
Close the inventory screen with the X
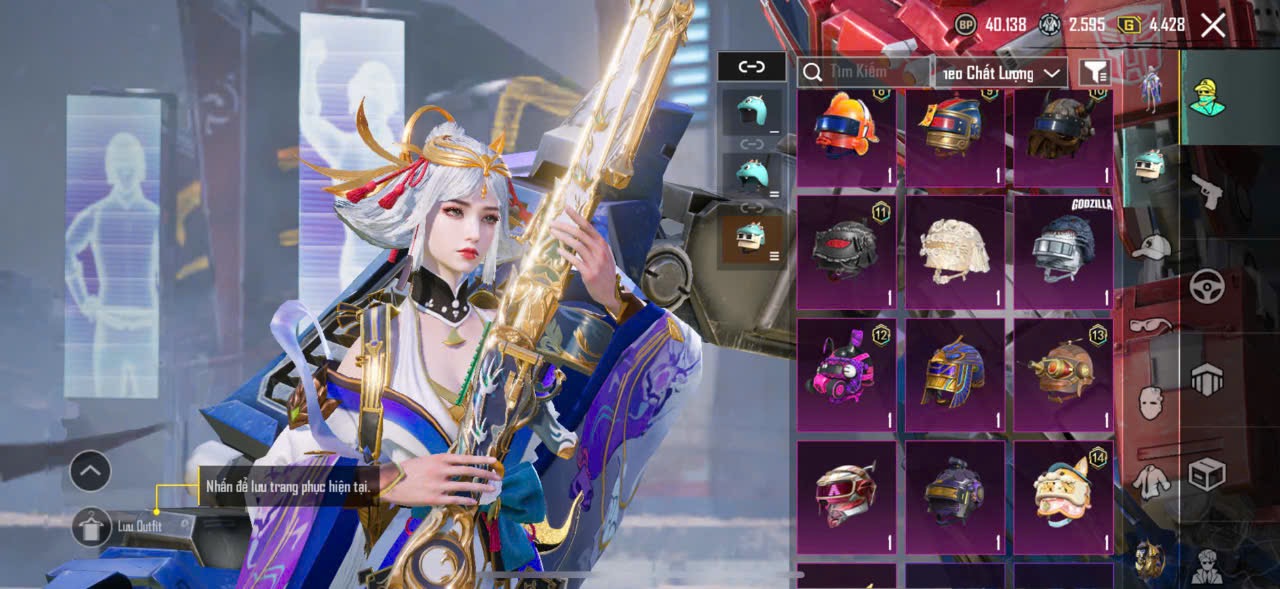pyautogui.click(x=1213, y=25)
